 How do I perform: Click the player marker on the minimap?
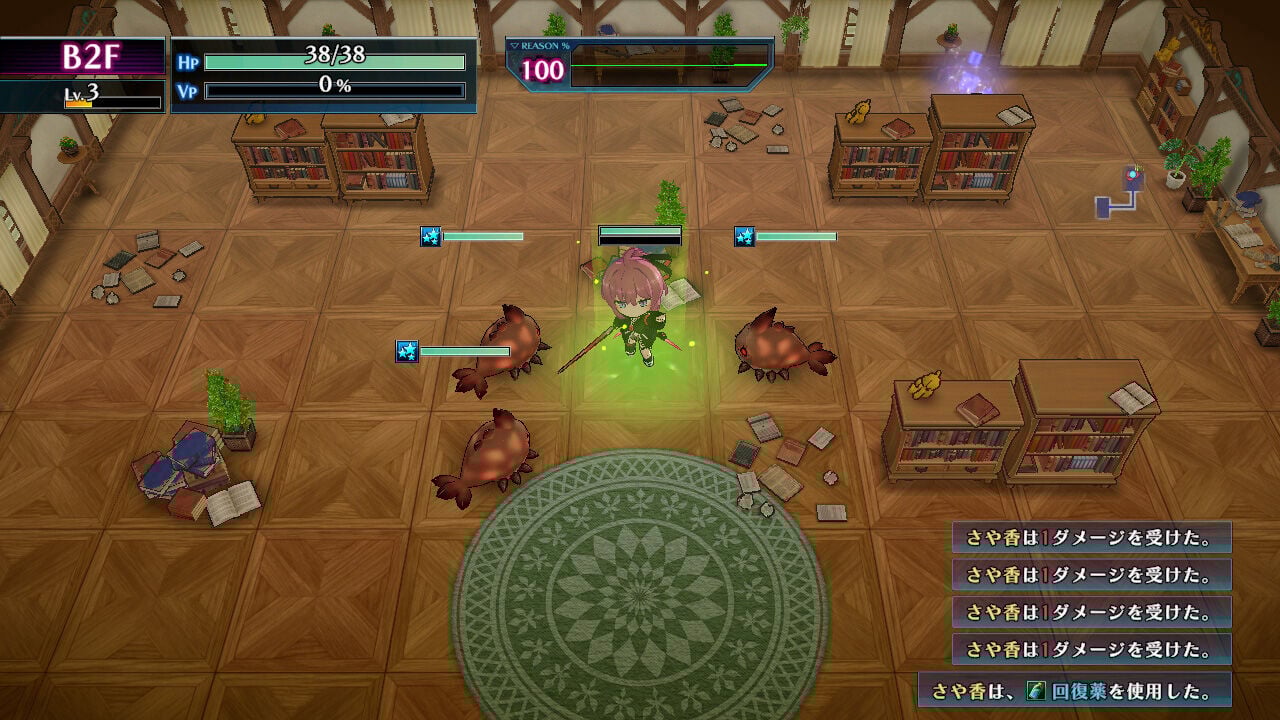click(x=1131, y=172)
